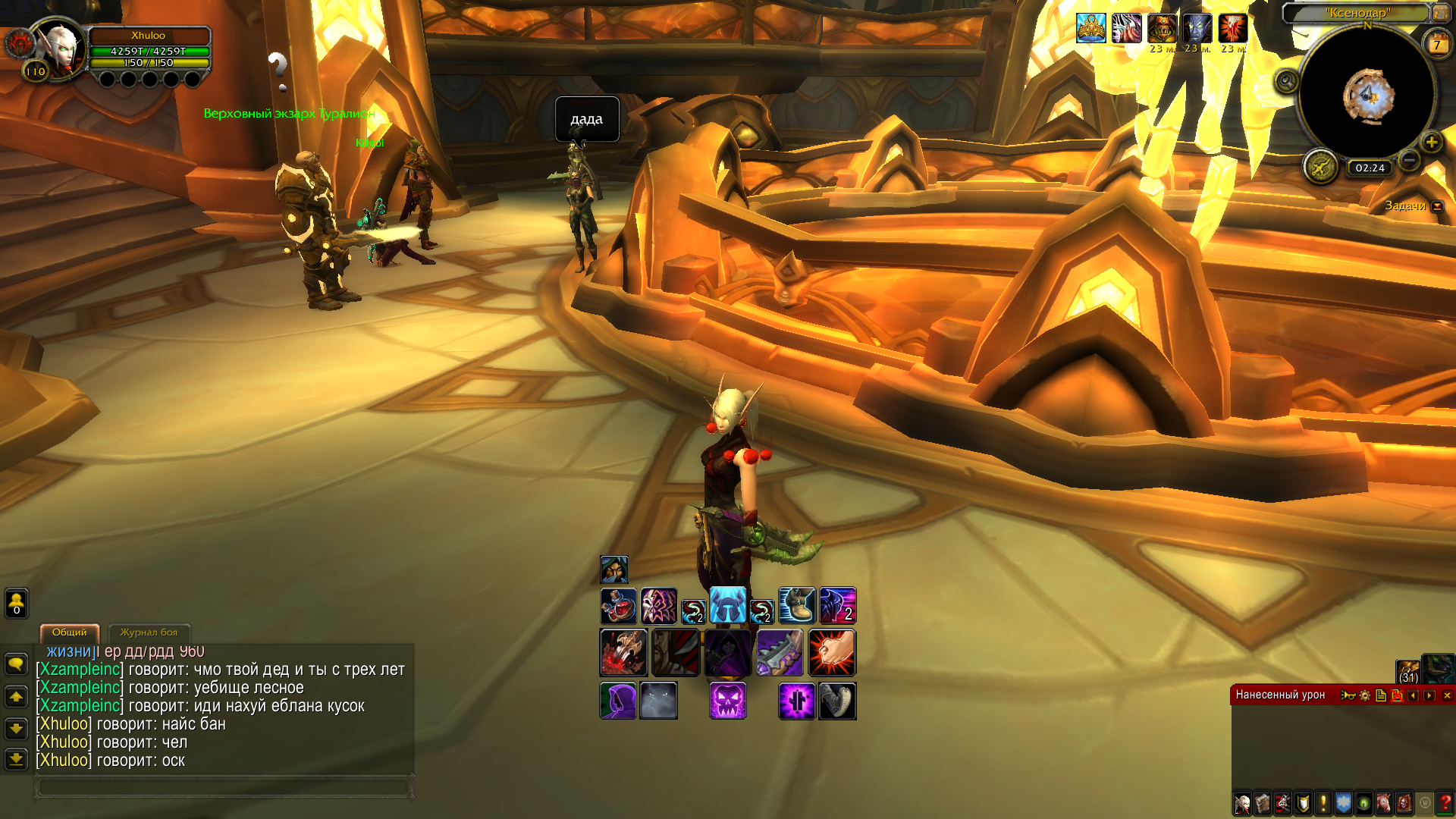
Task: Collapse the Задачи objectives tracker
Action: tap(1437, 206)
